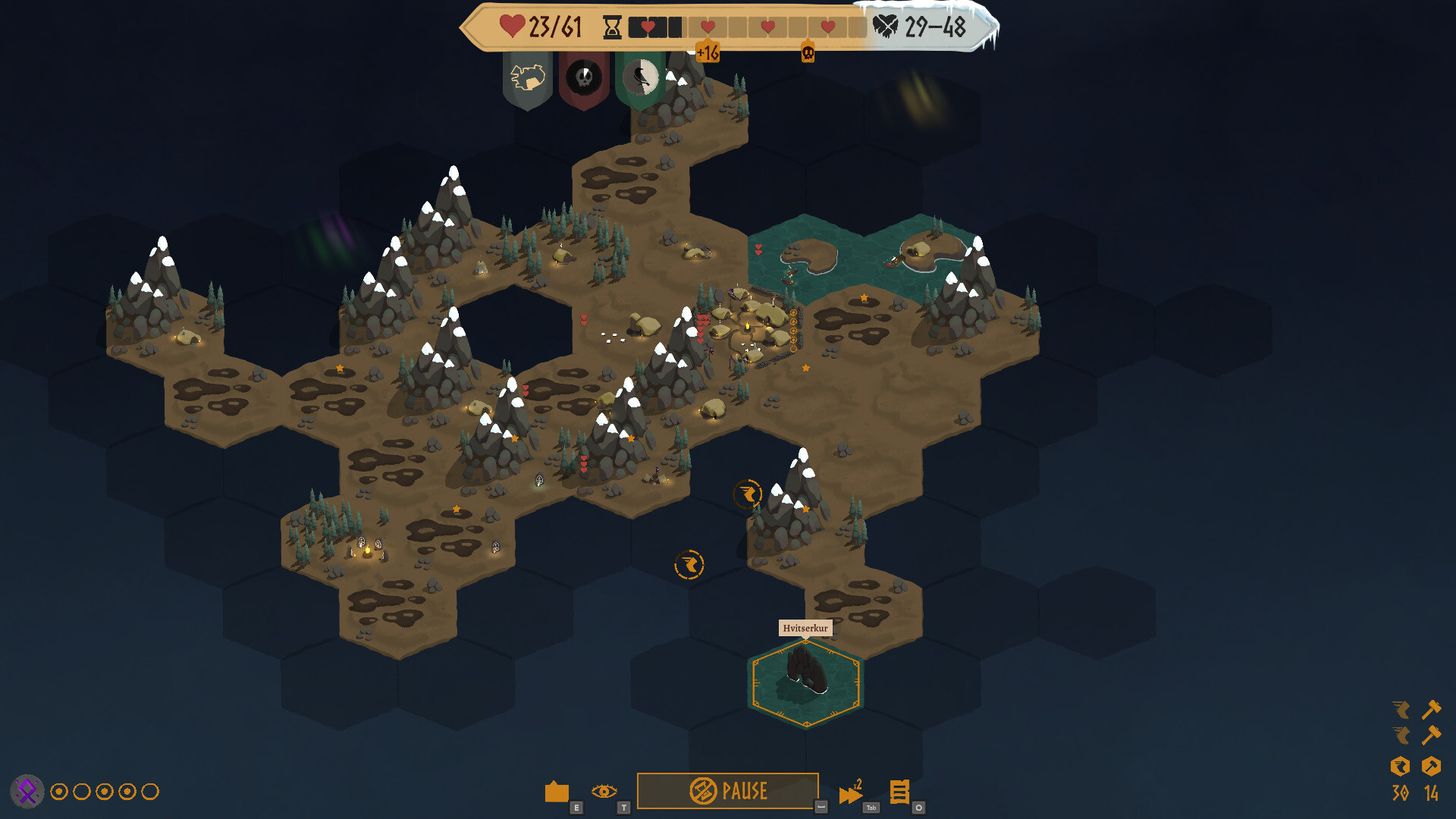Click the purple rune emblem in bottom-left corner
1456x819 pixels.
(27, 792)
